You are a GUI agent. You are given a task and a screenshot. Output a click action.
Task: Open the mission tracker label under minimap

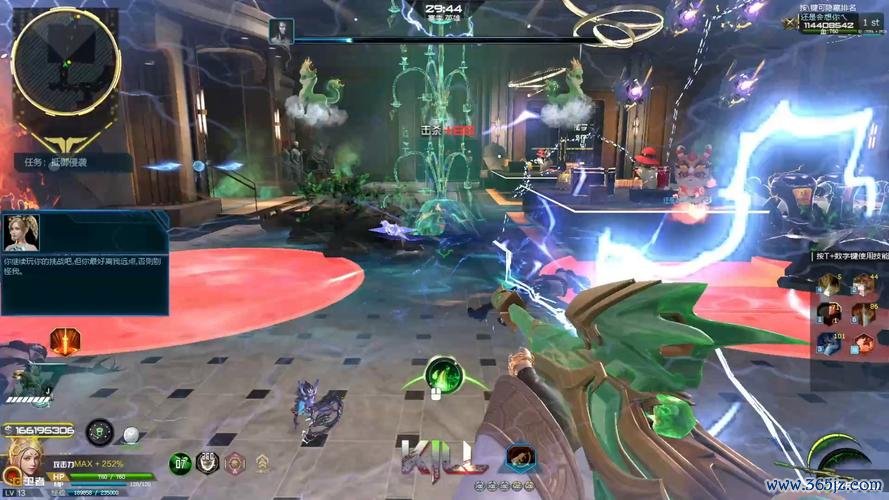pos(70,161)
